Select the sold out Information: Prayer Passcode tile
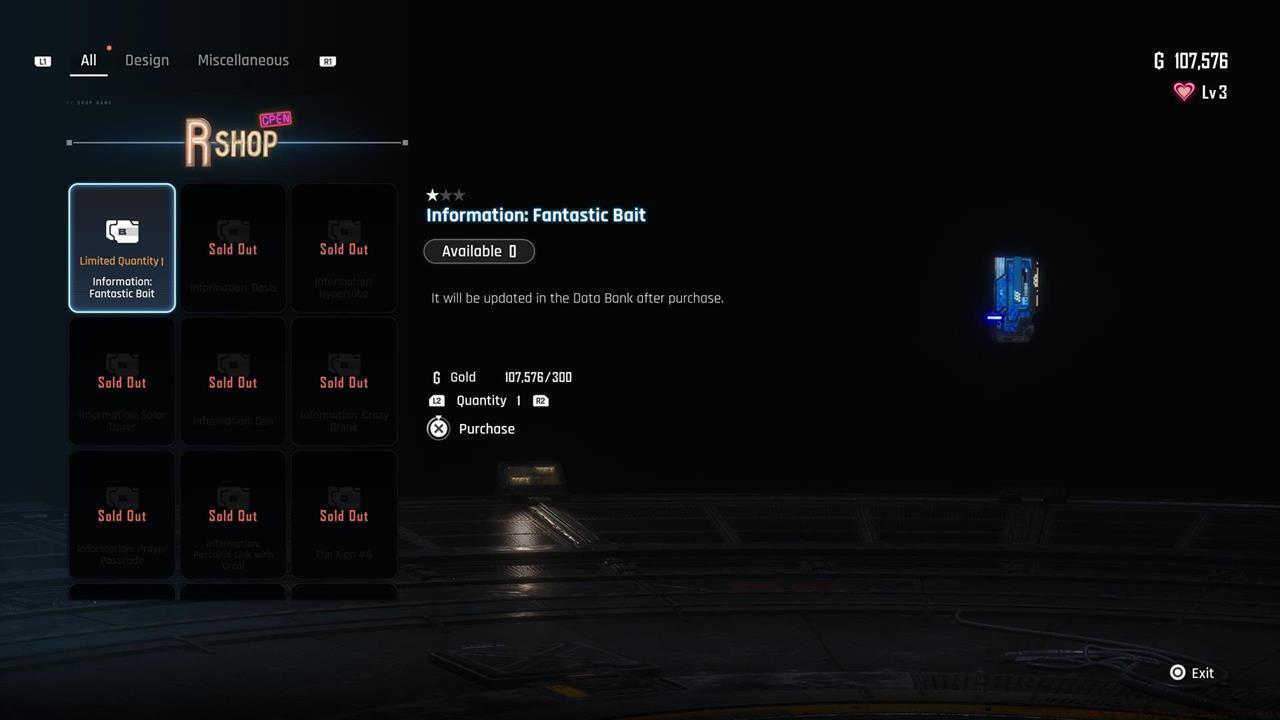This screenshot has width=1280, height=720. tap(122, 515)
